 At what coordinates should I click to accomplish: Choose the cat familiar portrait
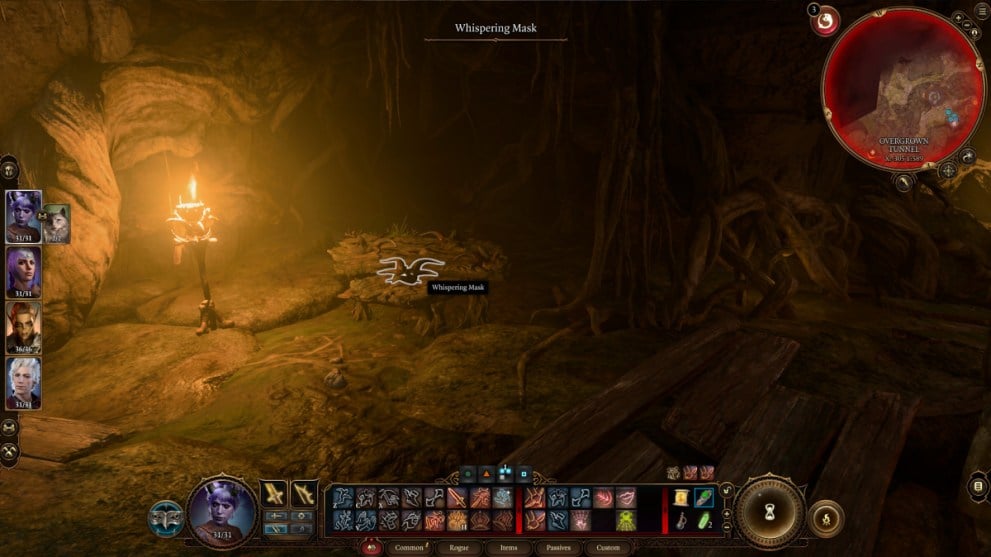click(54, 223)
